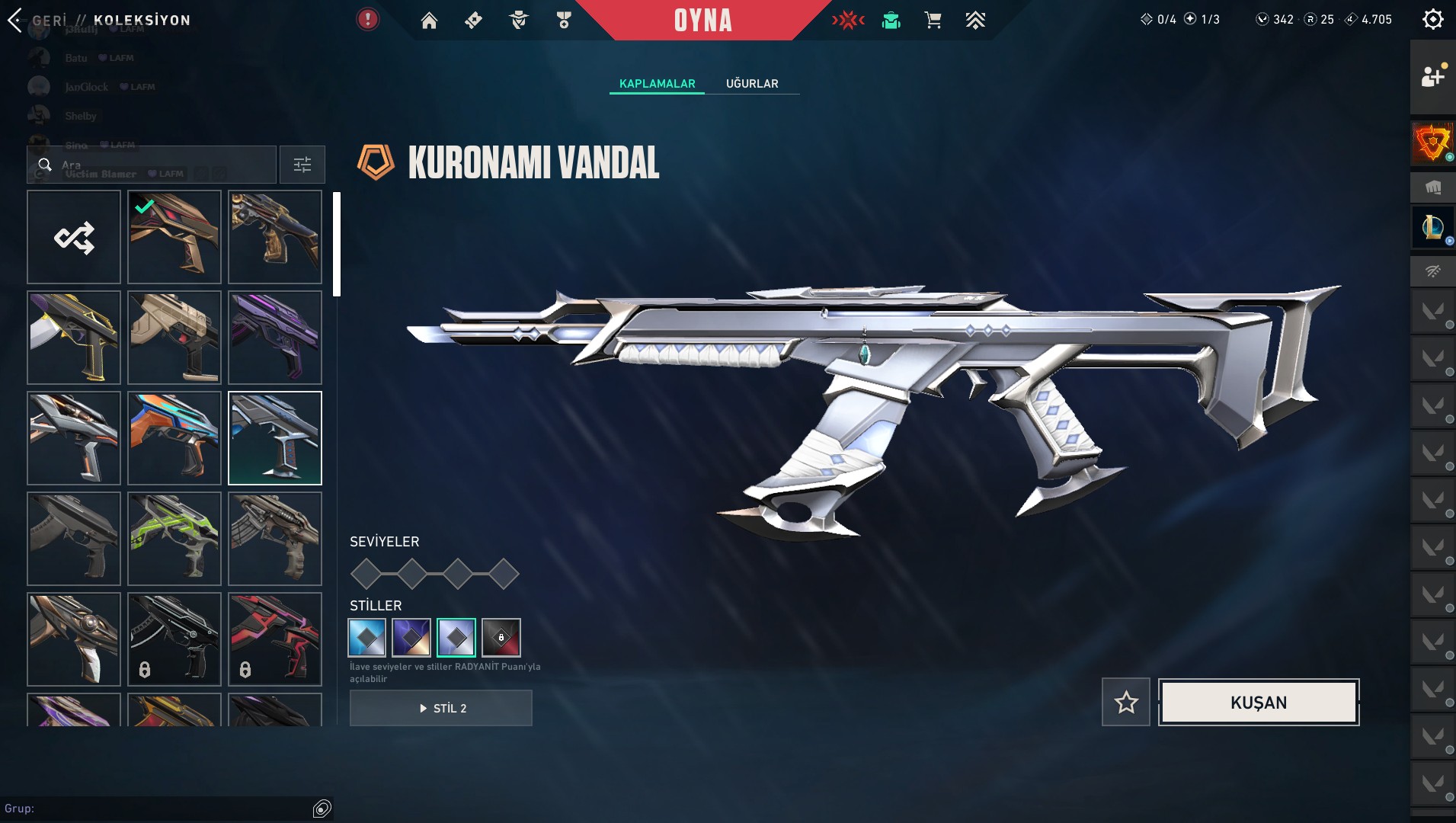The image size is (1456, 823).
Task: Open the home screen via the house icon
Action: pos(430,21)
